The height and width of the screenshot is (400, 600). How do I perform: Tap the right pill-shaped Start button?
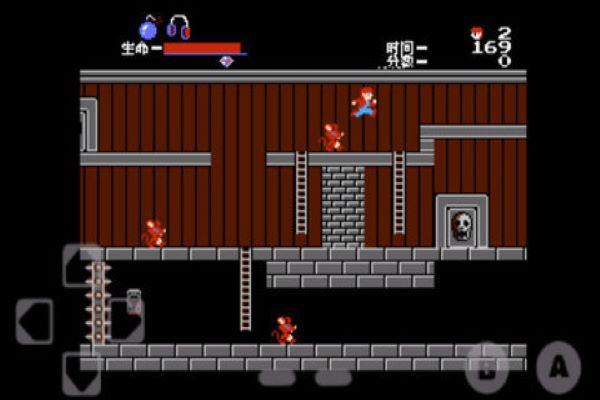pyautogui.click(x=334, y=377)
